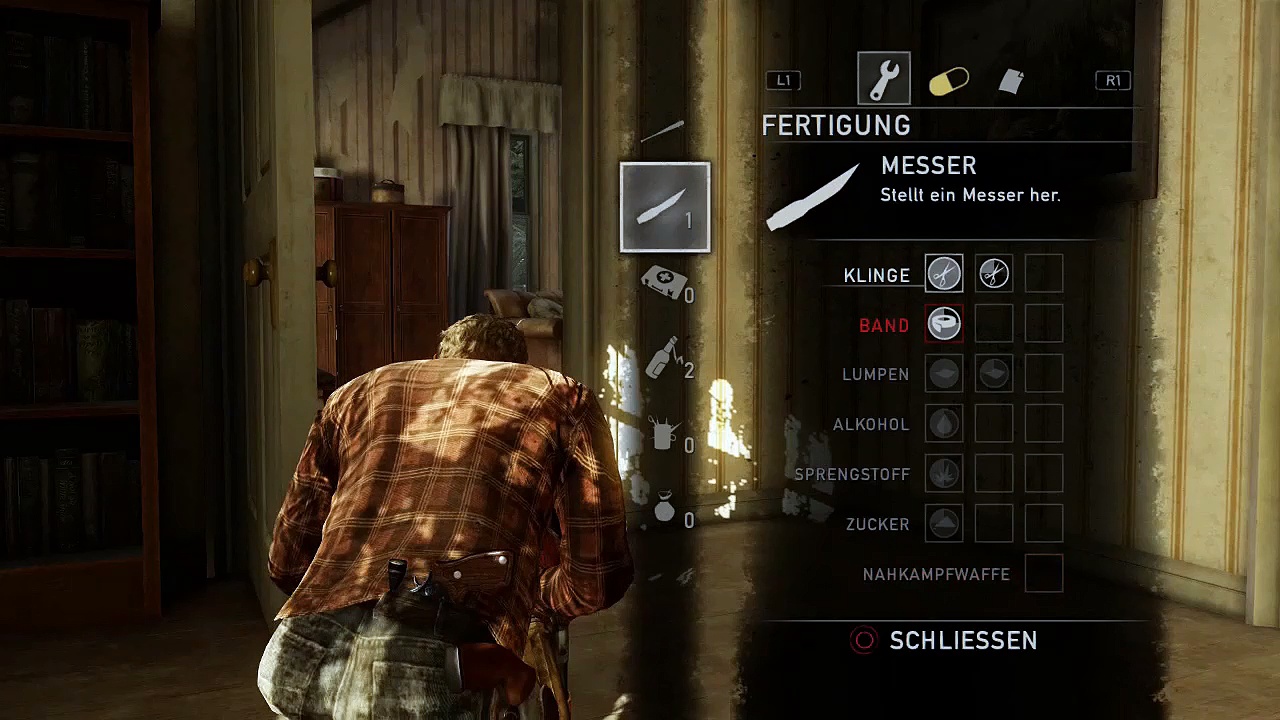Select the round smoke bomb slot

[x=664, y=510]
